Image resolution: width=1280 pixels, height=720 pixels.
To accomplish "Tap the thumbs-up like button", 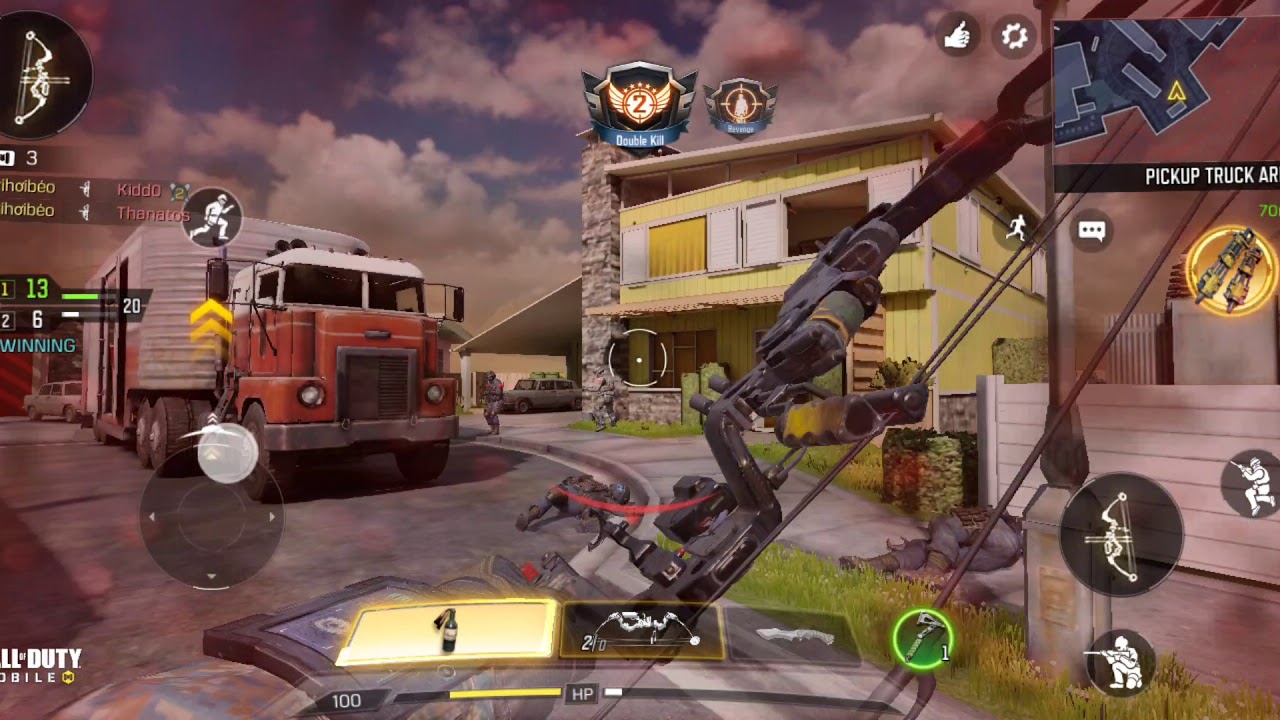I will pyautogui.click(x=958, y=37).
